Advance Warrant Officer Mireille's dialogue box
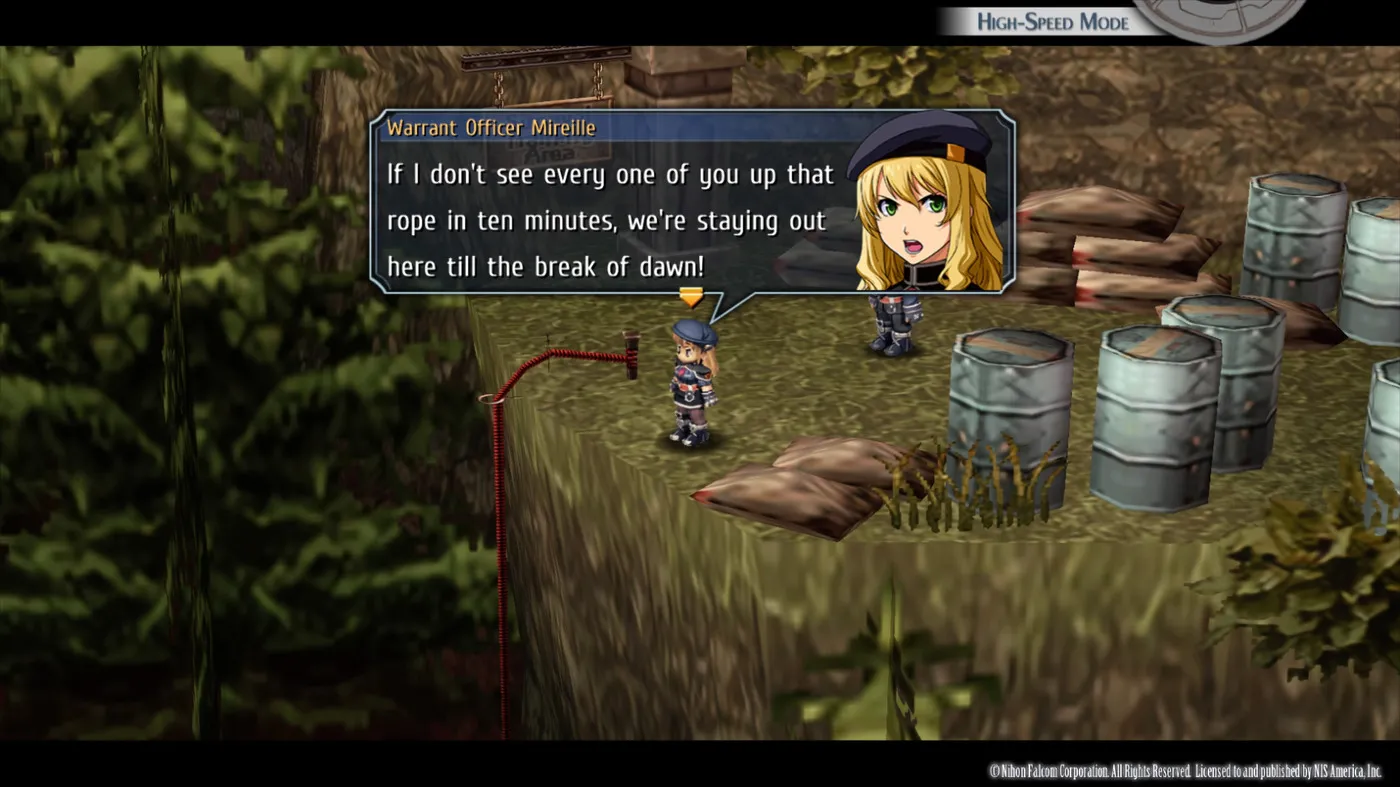The image size is (1400, 787). (691, 297)
